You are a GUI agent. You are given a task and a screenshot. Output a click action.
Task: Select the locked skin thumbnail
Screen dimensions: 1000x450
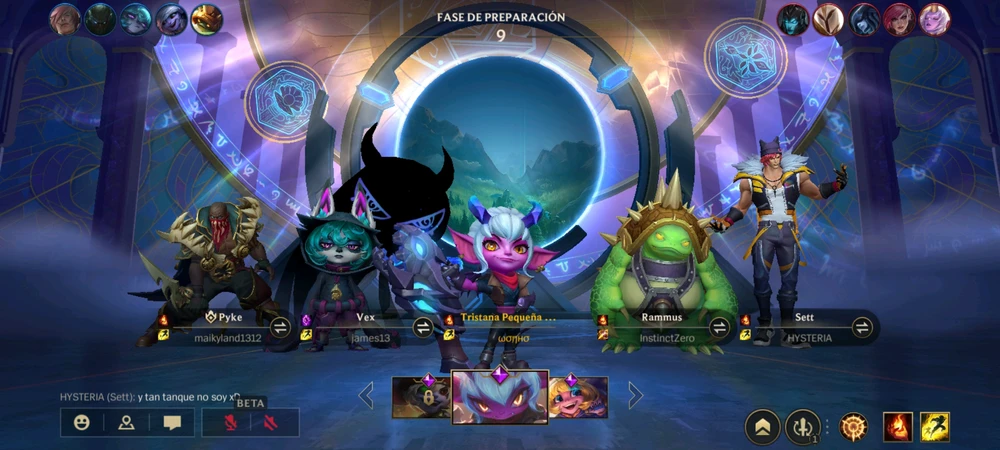point(420,397)
